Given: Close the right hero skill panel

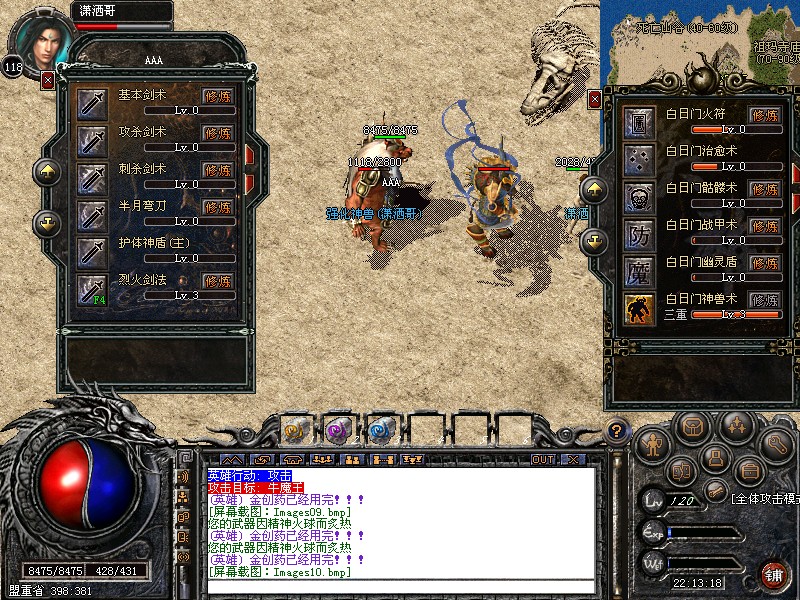Looking at the screenshot, I should click(x=595, y=100).
